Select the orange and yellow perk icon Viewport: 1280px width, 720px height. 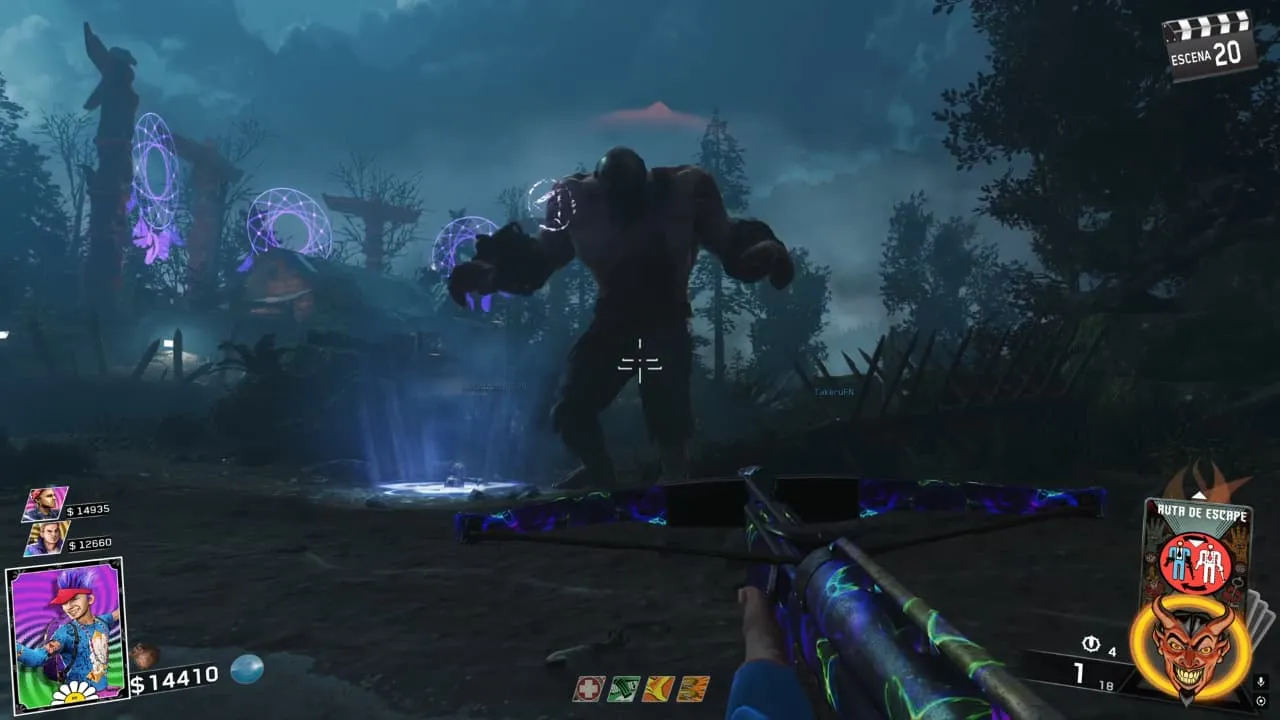click(x=657, y=689)
